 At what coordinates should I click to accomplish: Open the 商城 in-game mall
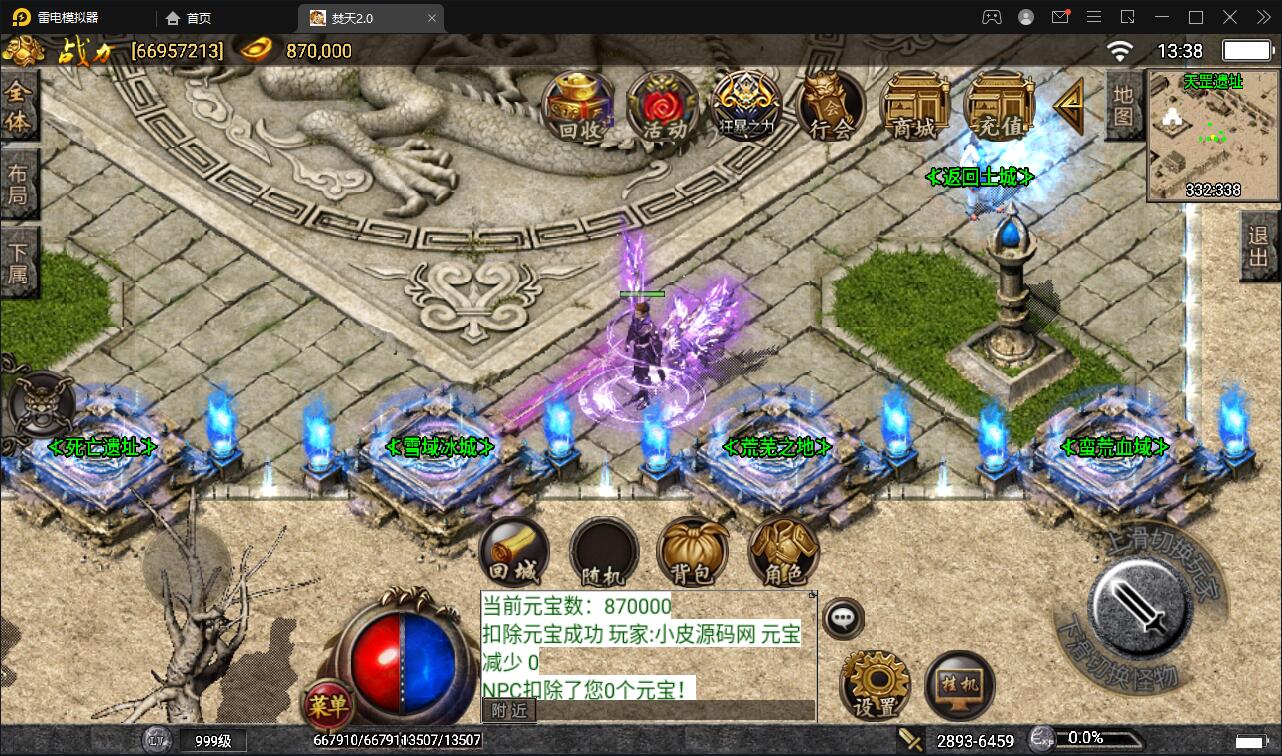click(913, 105)
